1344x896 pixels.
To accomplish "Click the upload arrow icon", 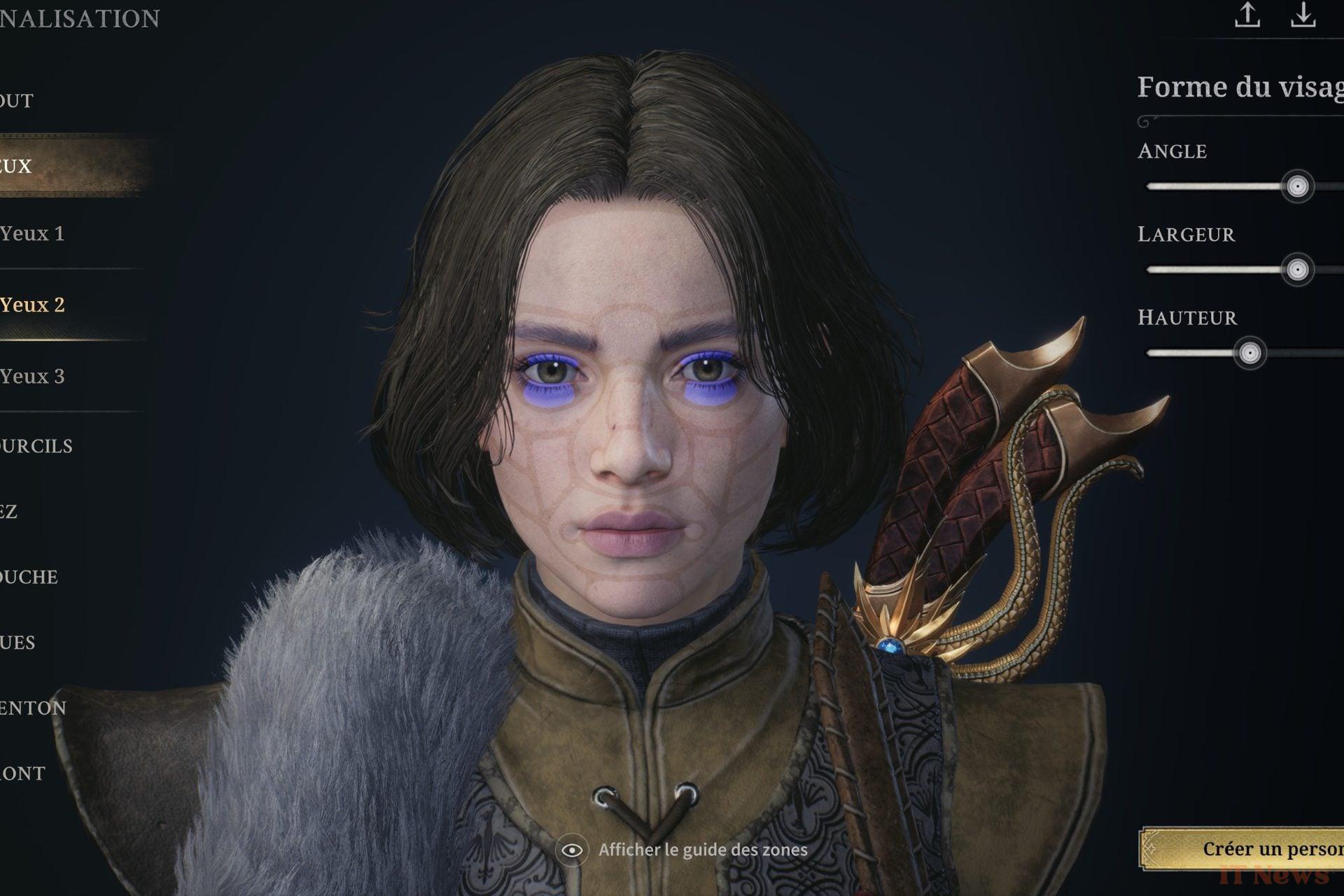I will tap(1247, 15).
